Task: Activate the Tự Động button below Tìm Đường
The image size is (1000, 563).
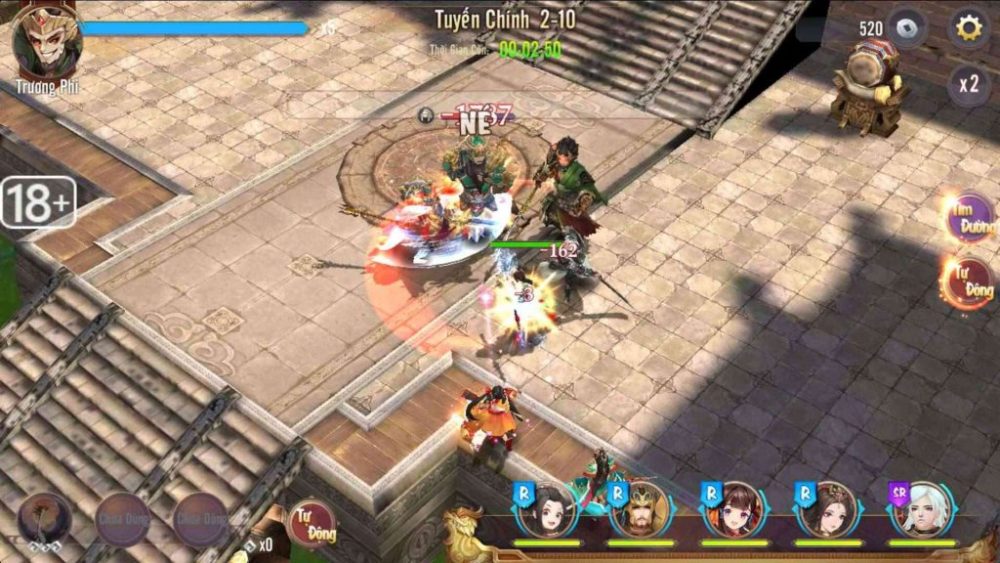Action: pos(968,282)
